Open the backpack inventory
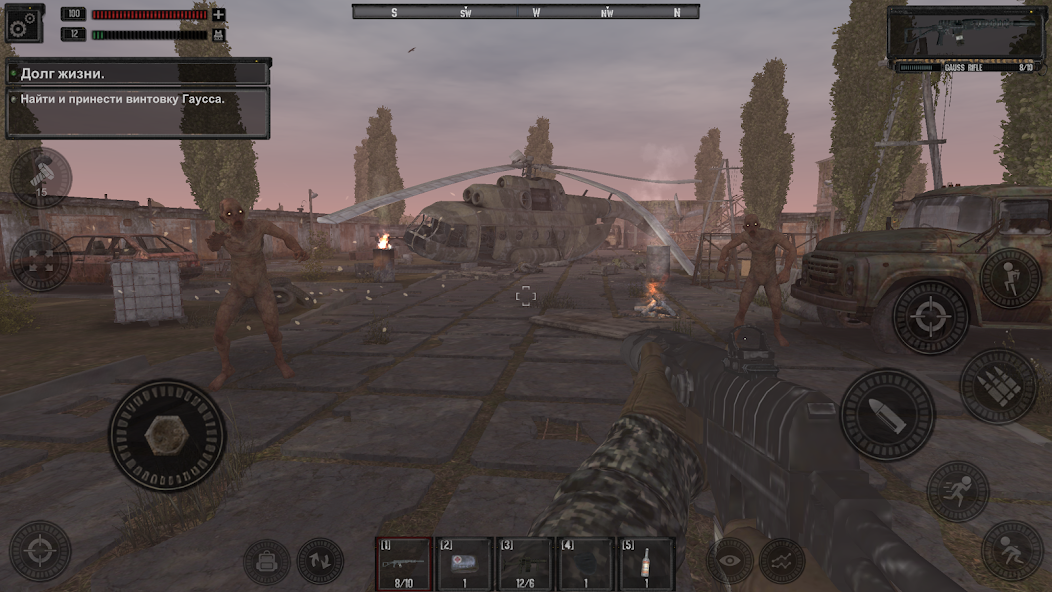 tap(266, 562)
